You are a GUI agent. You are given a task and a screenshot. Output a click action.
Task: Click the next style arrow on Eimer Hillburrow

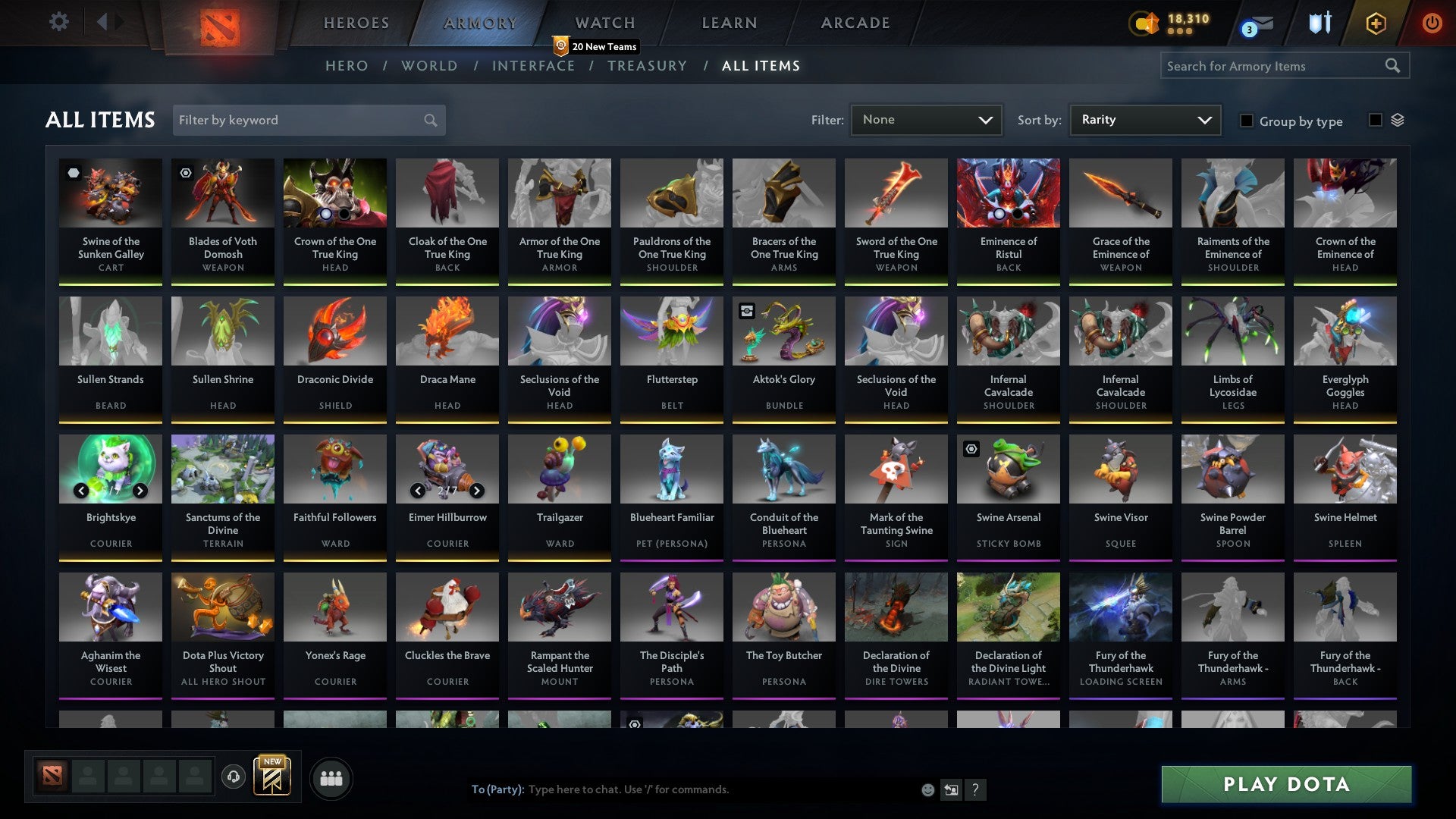click(478, 491)
